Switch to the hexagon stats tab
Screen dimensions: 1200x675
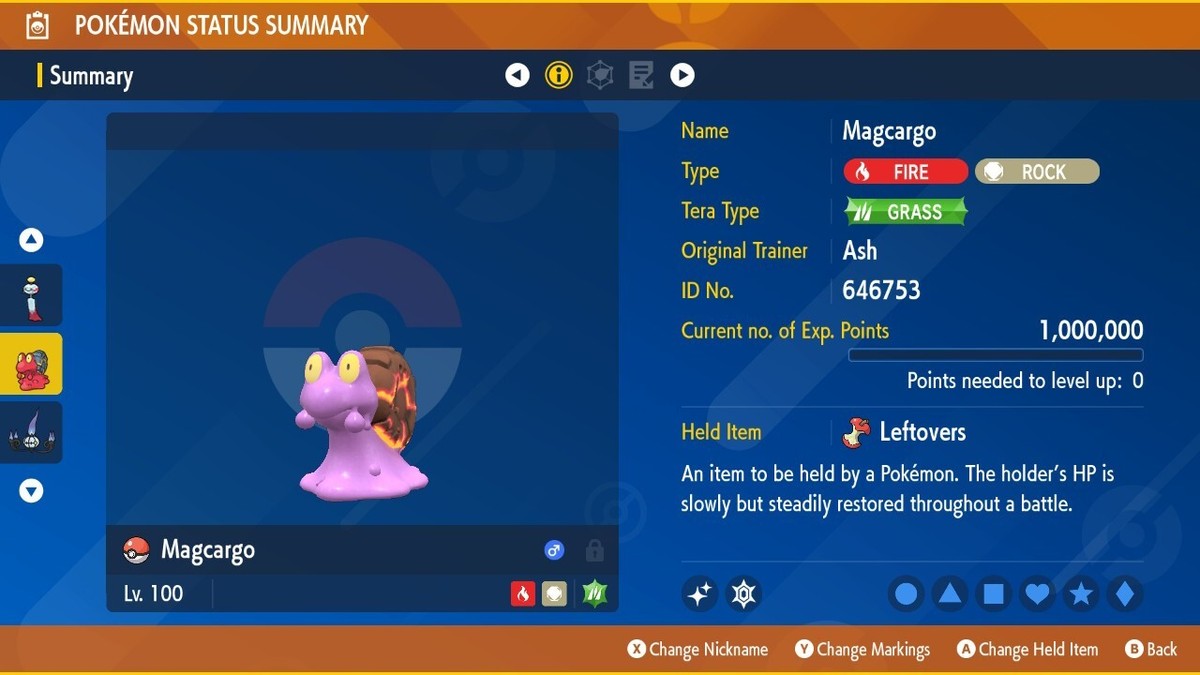tap(600, 75)
